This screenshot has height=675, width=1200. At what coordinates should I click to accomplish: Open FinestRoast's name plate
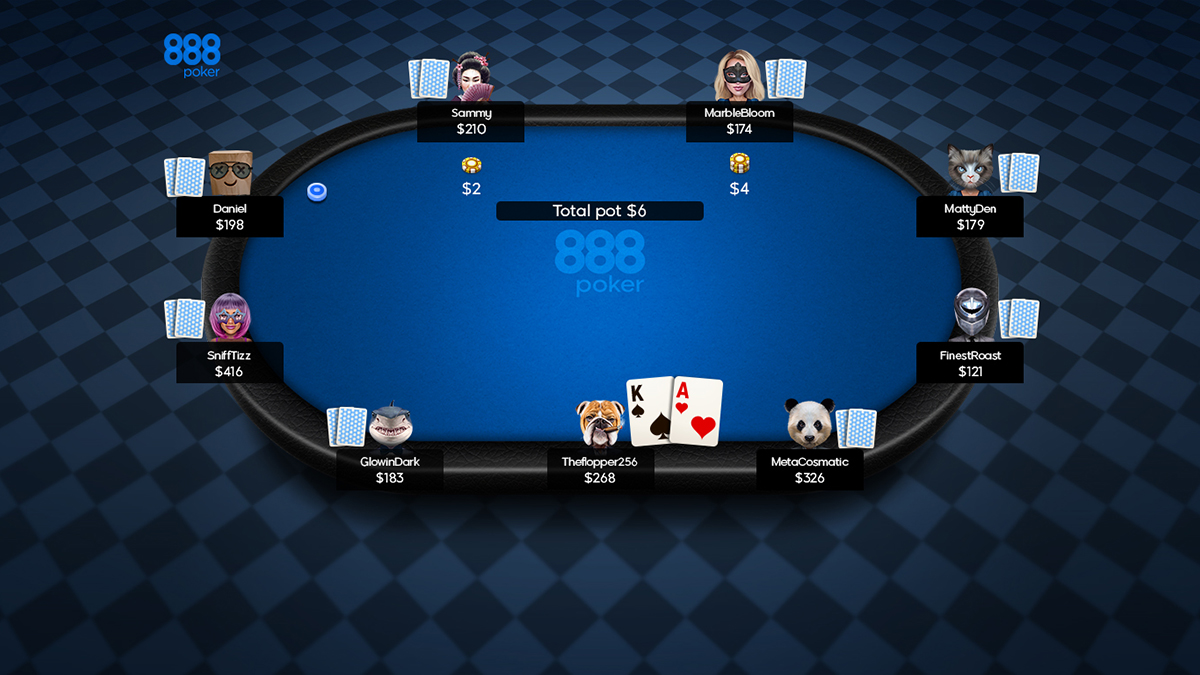pos(969,363)
